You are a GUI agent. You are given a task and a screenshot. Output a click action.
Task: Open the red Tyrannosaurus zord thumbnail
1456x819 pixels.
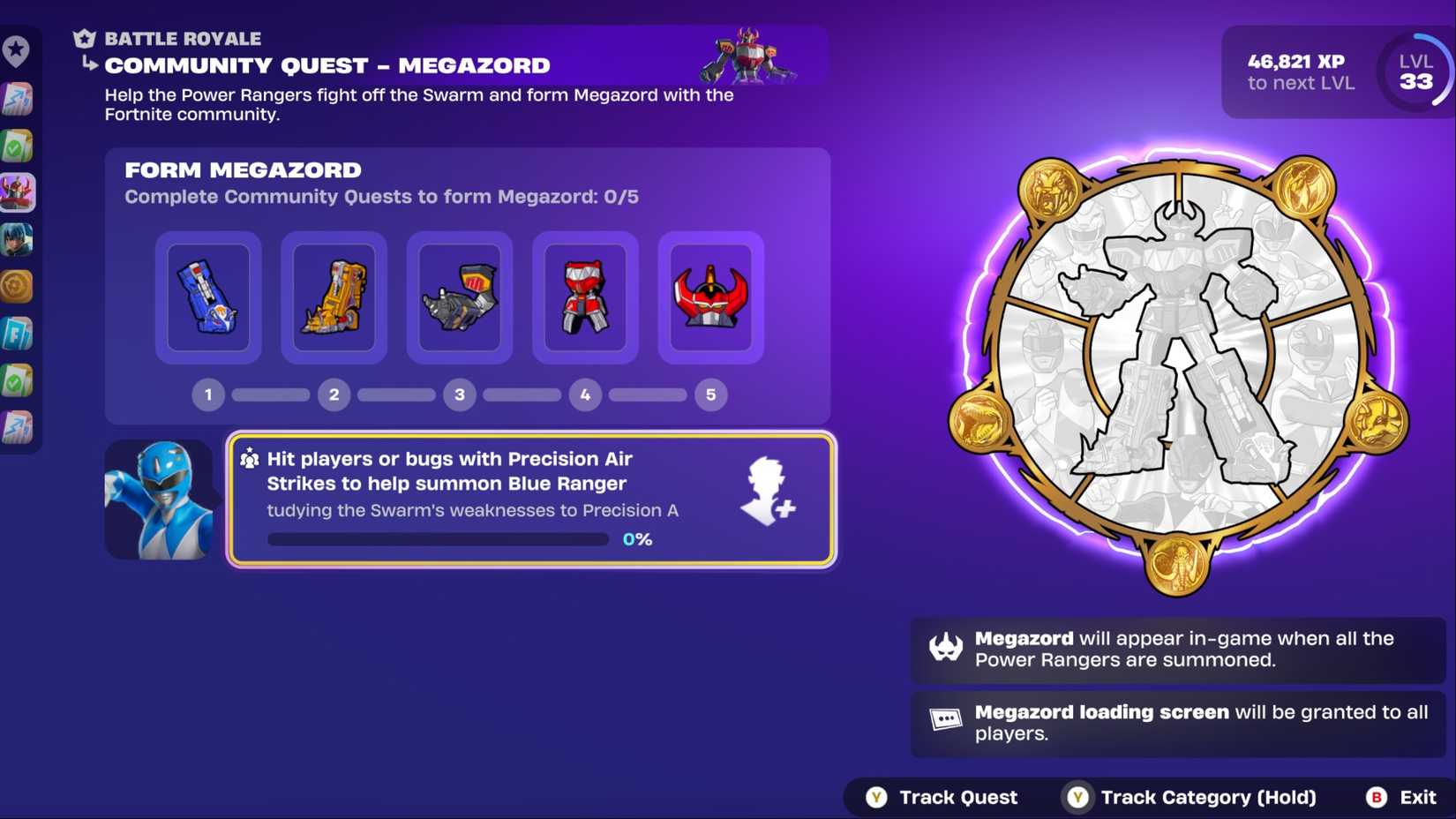pyautogui.click(x=585, y=297)
